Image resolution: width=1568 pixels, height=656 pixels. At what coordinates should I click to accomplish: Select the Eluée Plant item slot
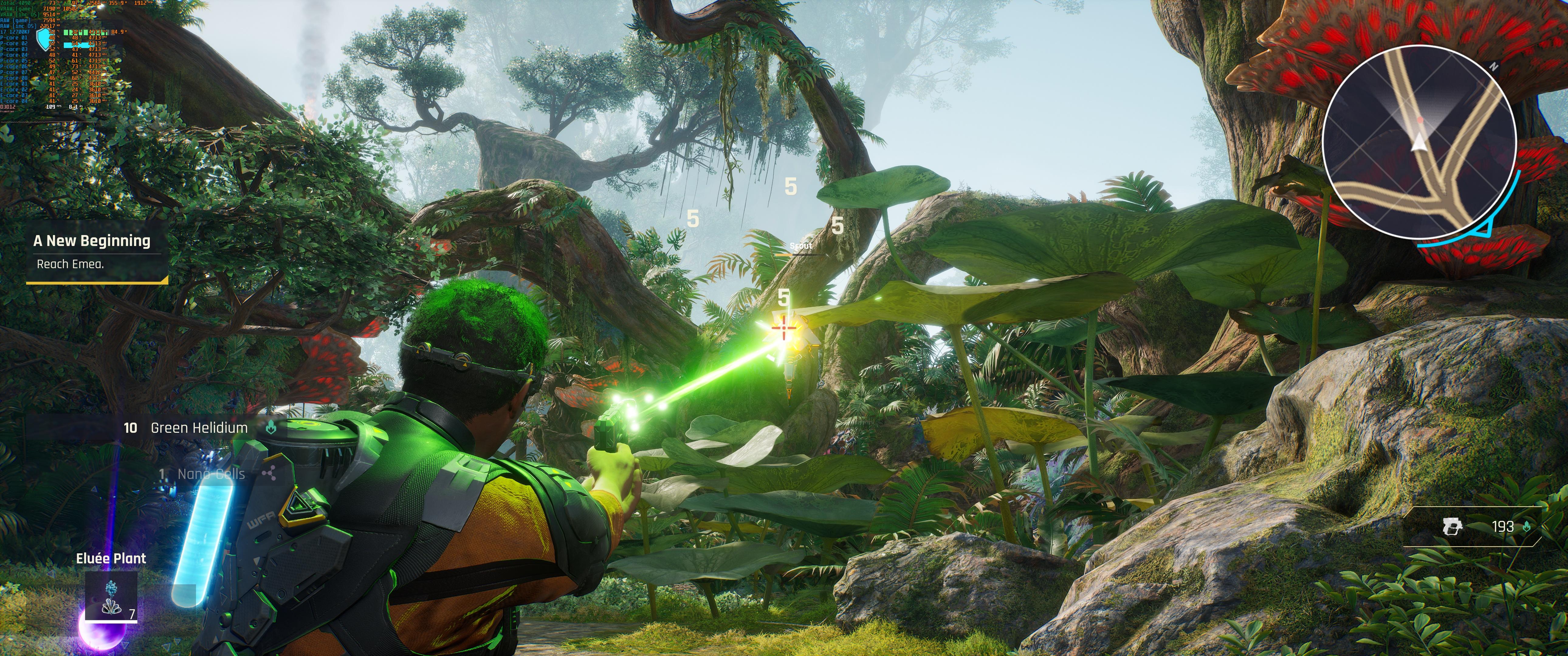click(111, 596)
